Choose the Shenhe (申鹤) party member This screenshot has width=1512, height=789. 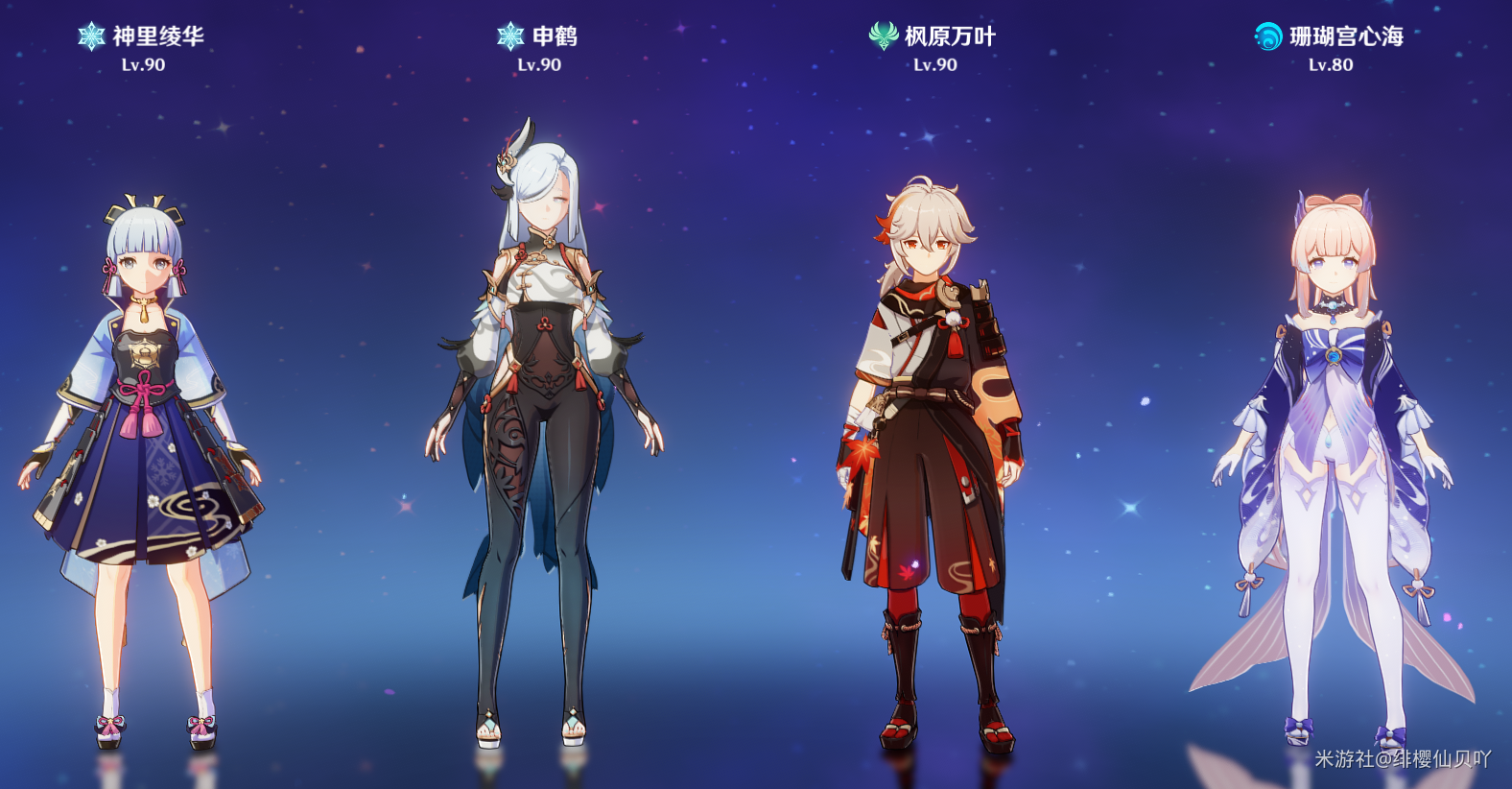pos(542,422)
